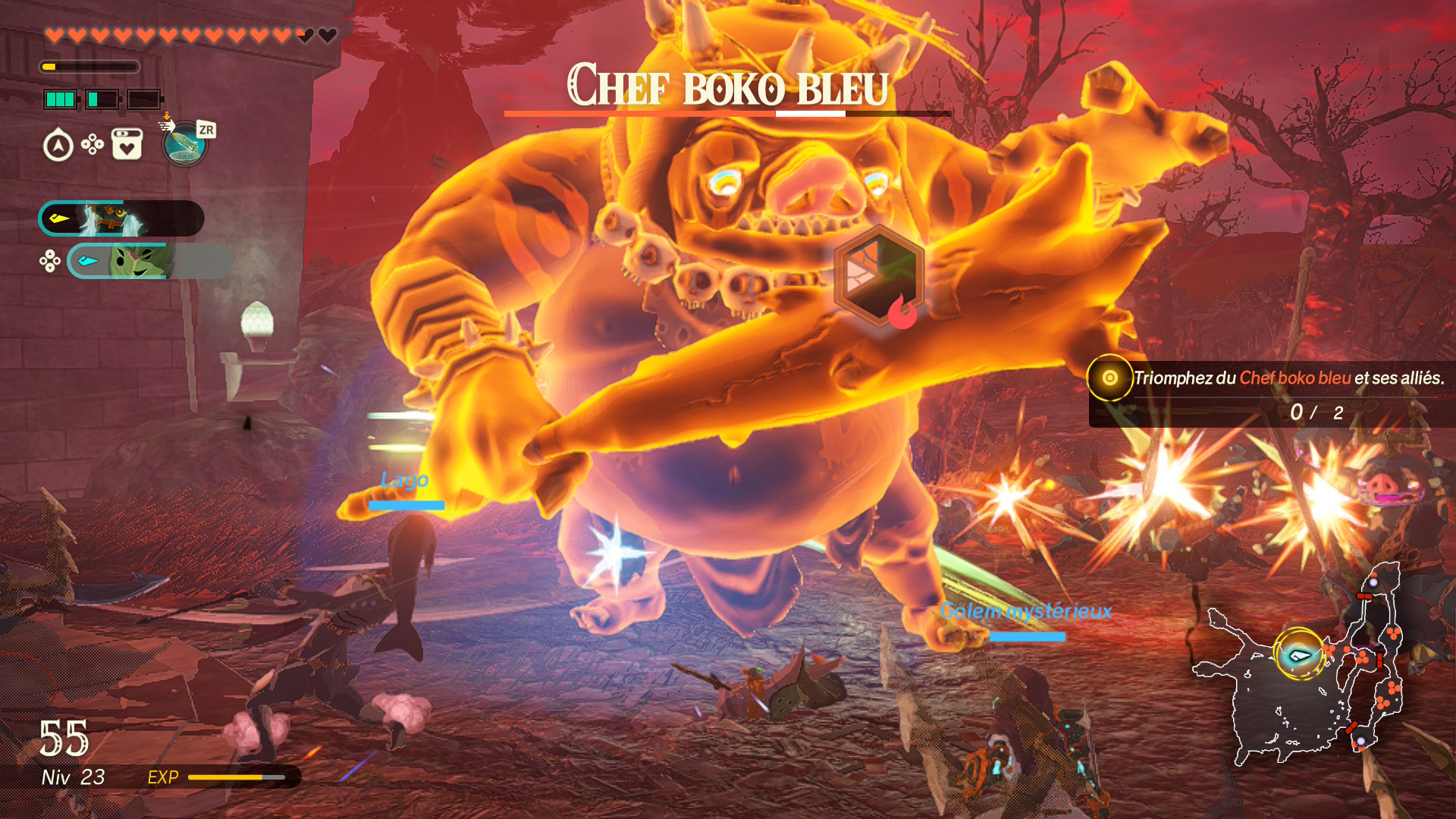This screenshot has height=819, width=1456.
Task: Open the Chef boko bleu objective tracker
Action: 1271,394
